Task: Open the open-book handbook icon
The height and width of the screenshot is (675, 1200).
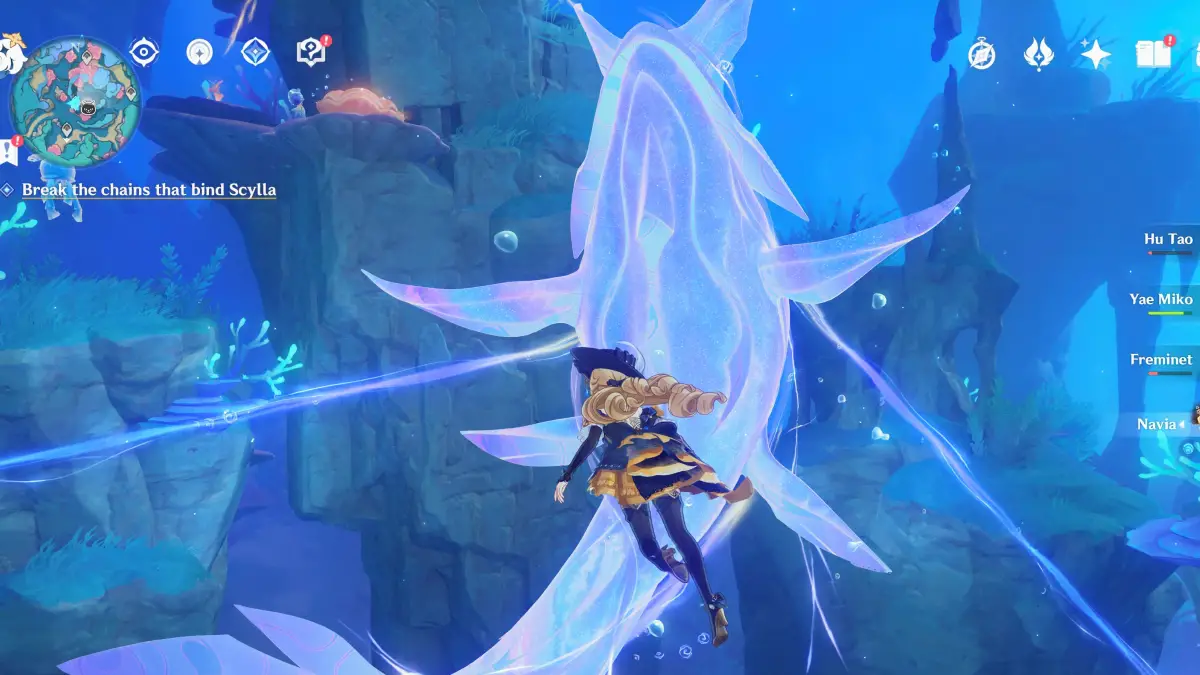Action: (1152, 54)
